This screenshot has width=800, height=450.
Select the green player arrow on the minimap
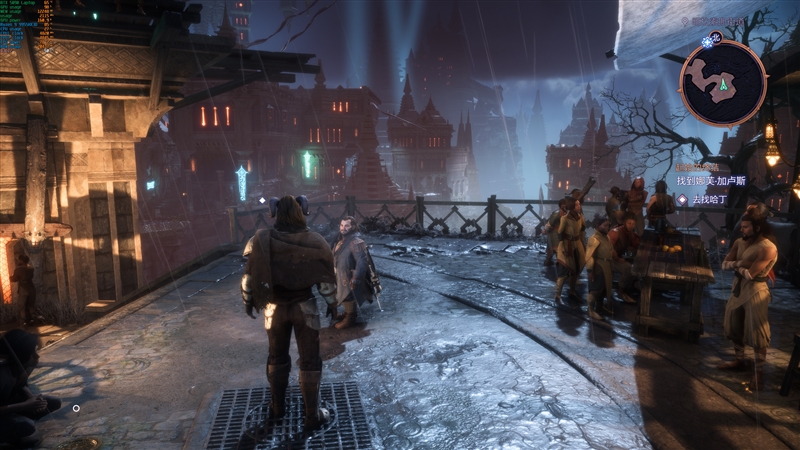(x=723, y=85)
